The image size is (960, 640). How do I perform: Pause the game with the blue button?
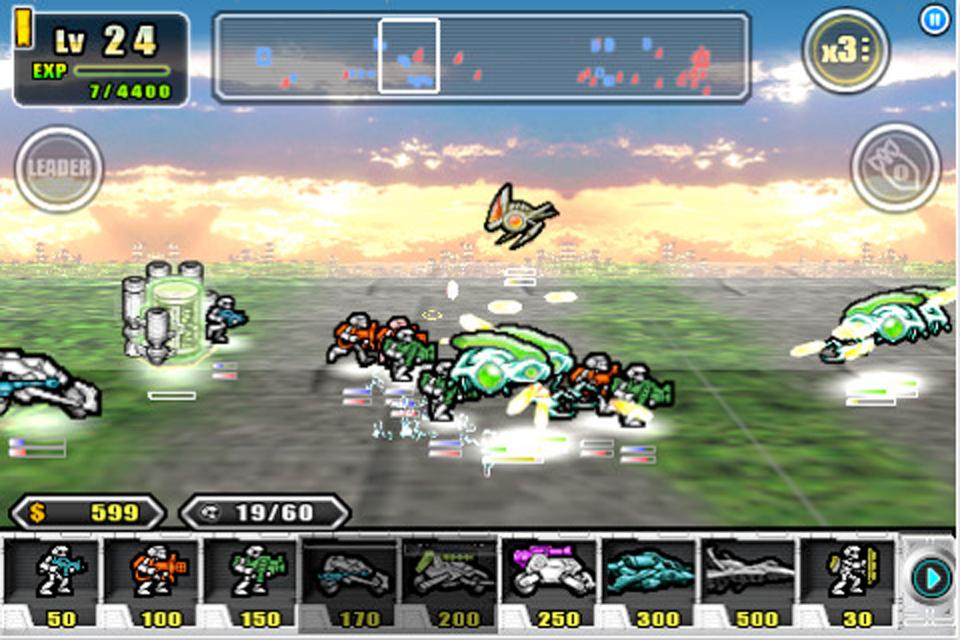pyautogui.click(x=934, y=20)
